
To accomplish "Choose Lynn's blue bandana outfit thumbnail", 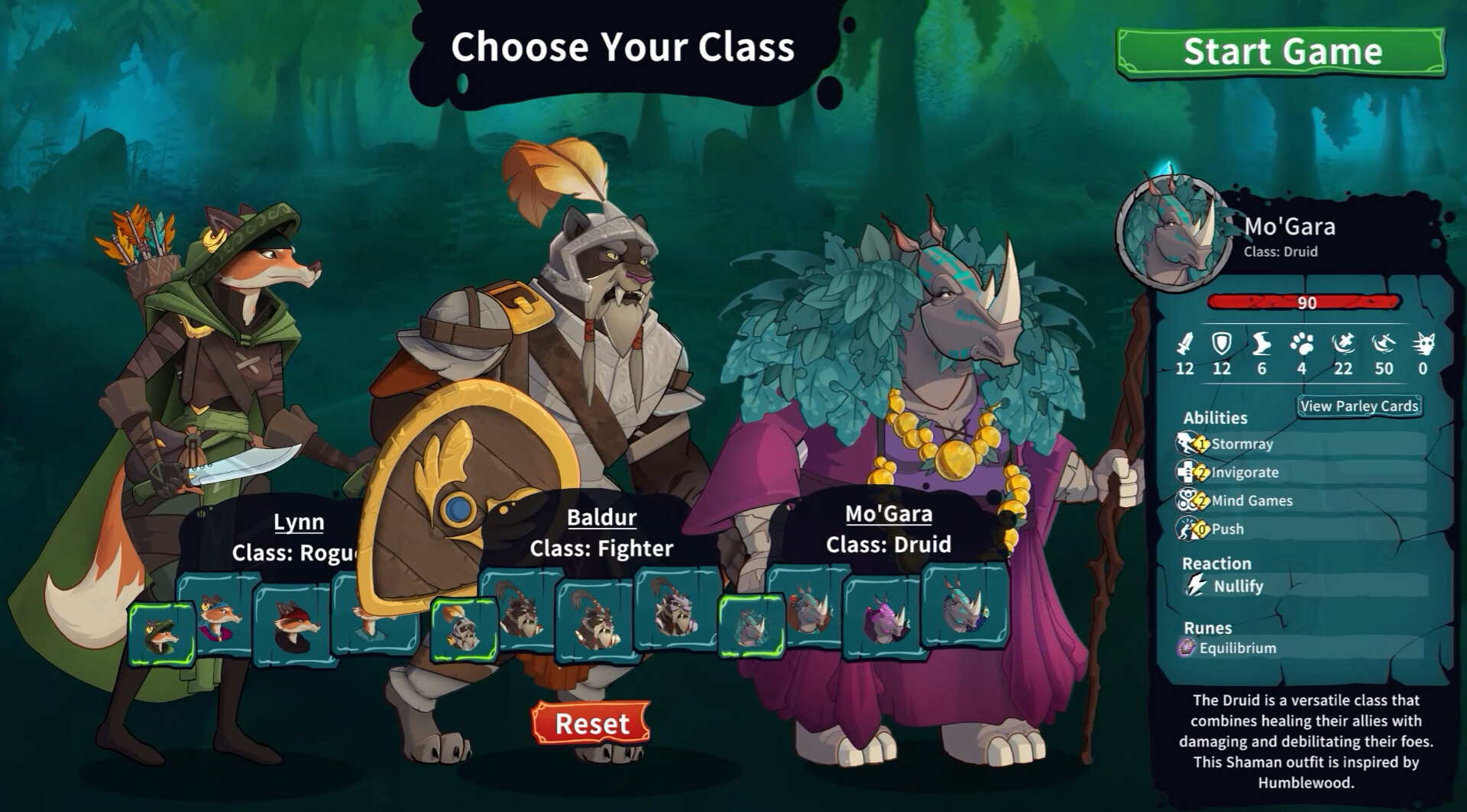I will [x=221, y=617].
